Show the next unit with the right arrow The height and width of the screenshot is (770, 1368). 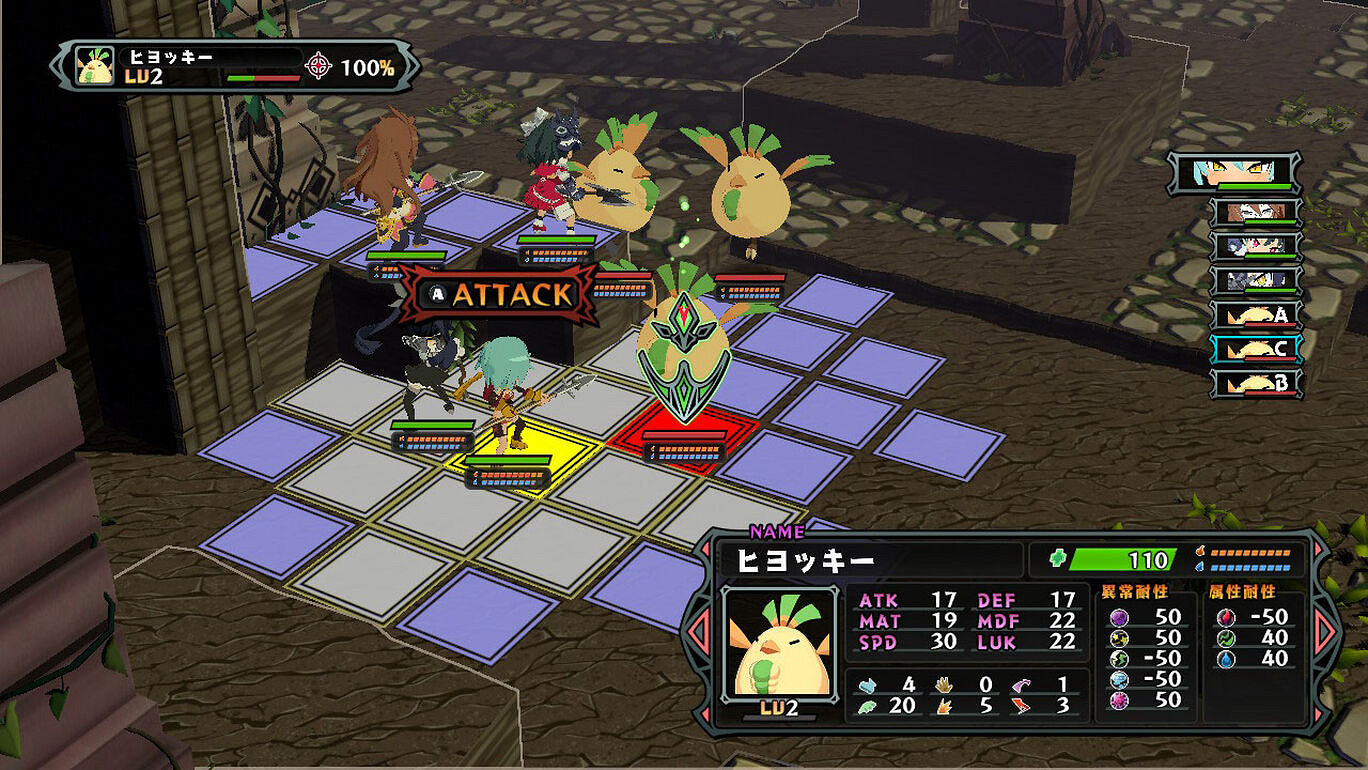coord(1325,632)
